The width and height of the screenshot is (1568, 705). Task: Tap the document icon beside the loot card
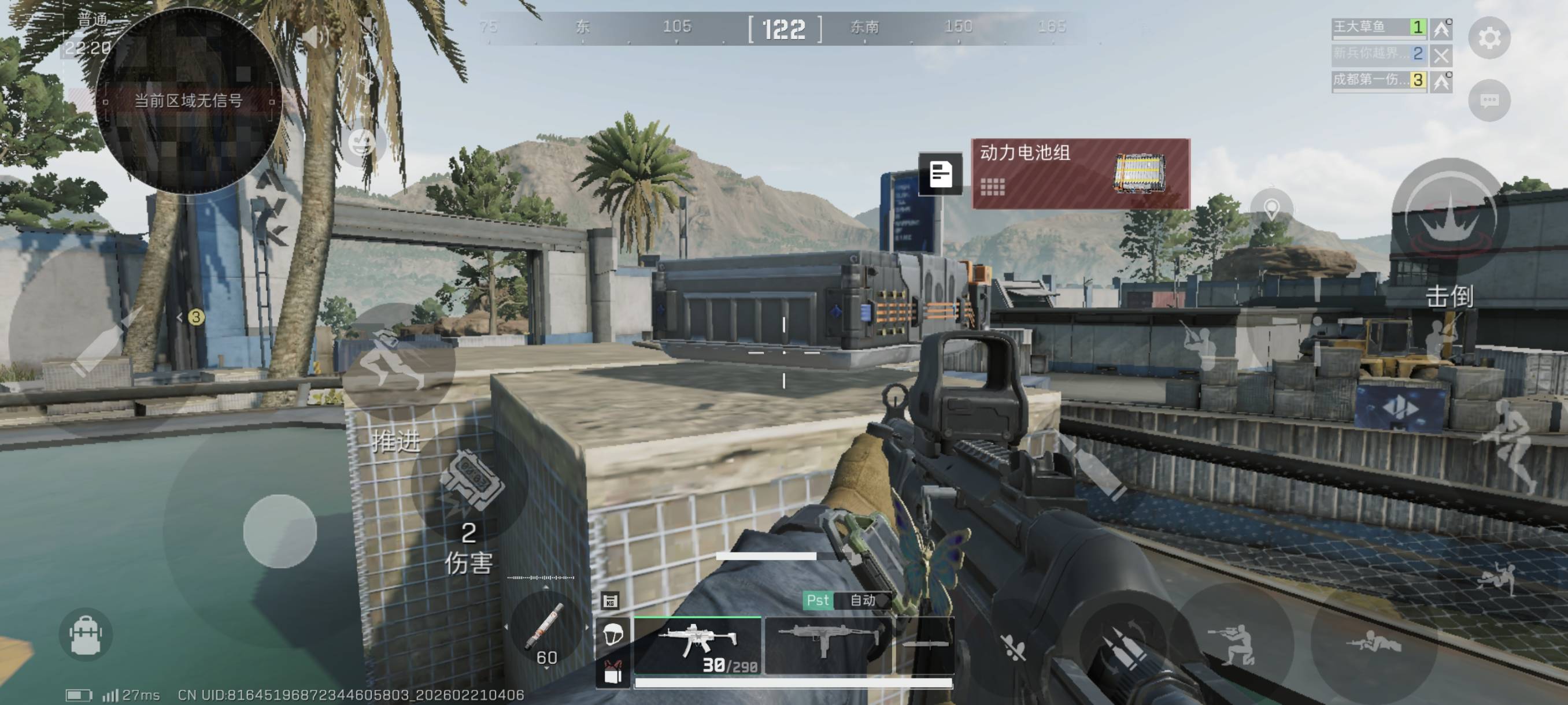[941, 174]
